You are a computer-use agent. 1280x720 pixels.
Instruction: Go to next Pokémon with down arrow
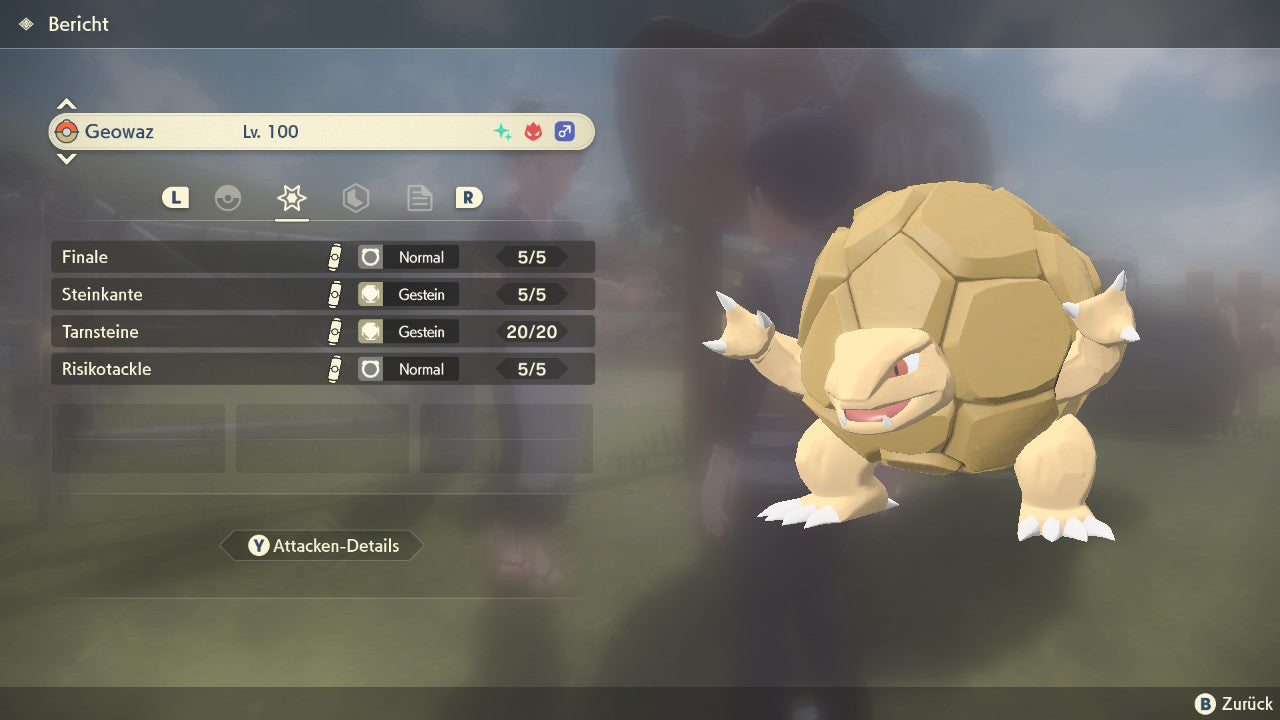[66, 158]
